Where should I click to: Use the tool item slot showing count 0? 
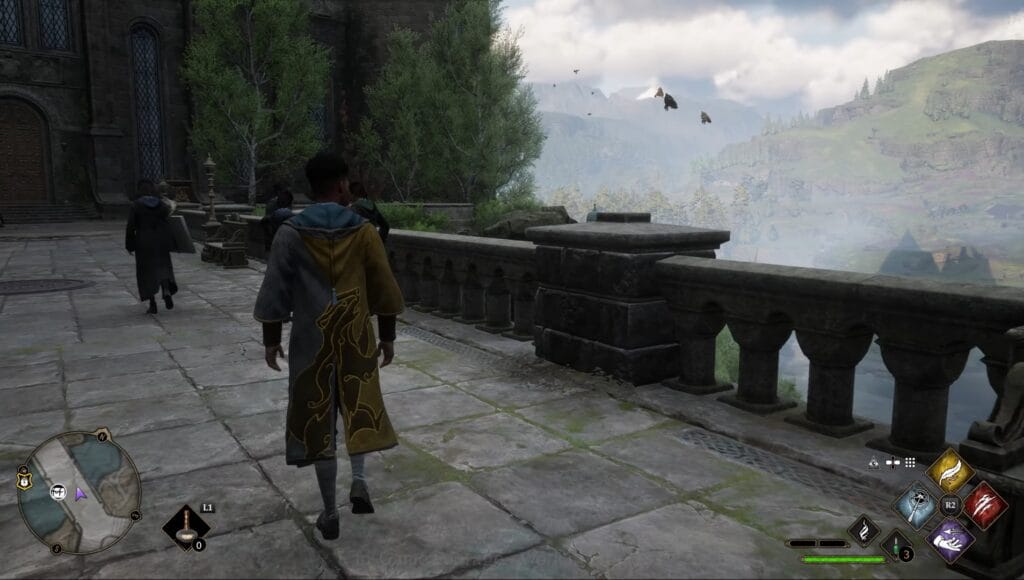click(x=186, y=526)
